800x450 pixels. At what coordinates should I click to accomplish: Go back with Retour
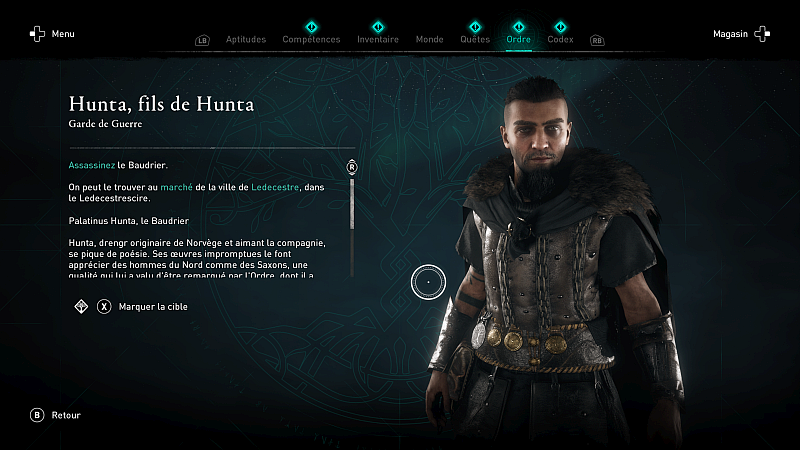coord(56,415)
